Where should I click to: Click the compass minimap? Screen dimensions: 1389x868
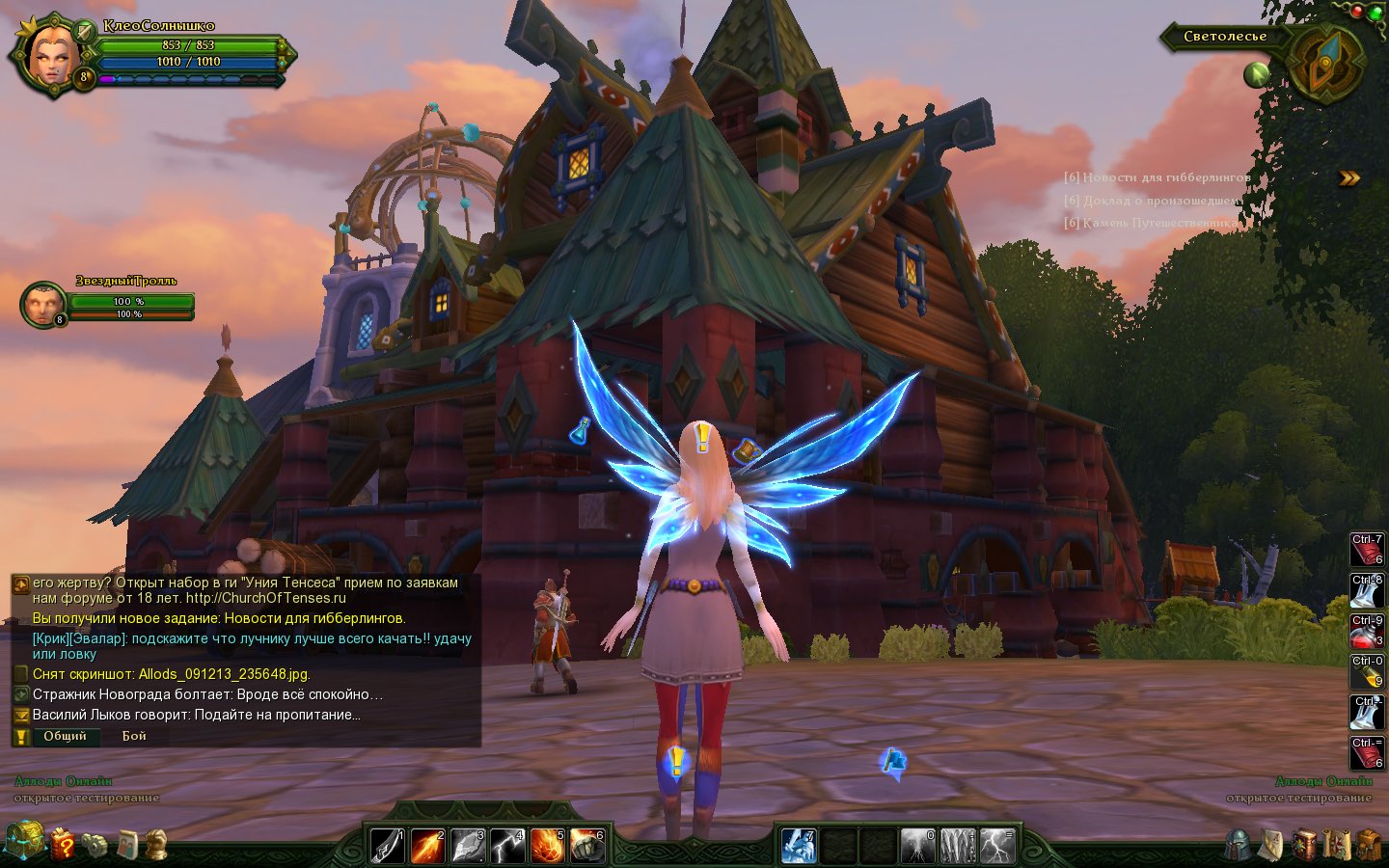(x=1326, y=64)
